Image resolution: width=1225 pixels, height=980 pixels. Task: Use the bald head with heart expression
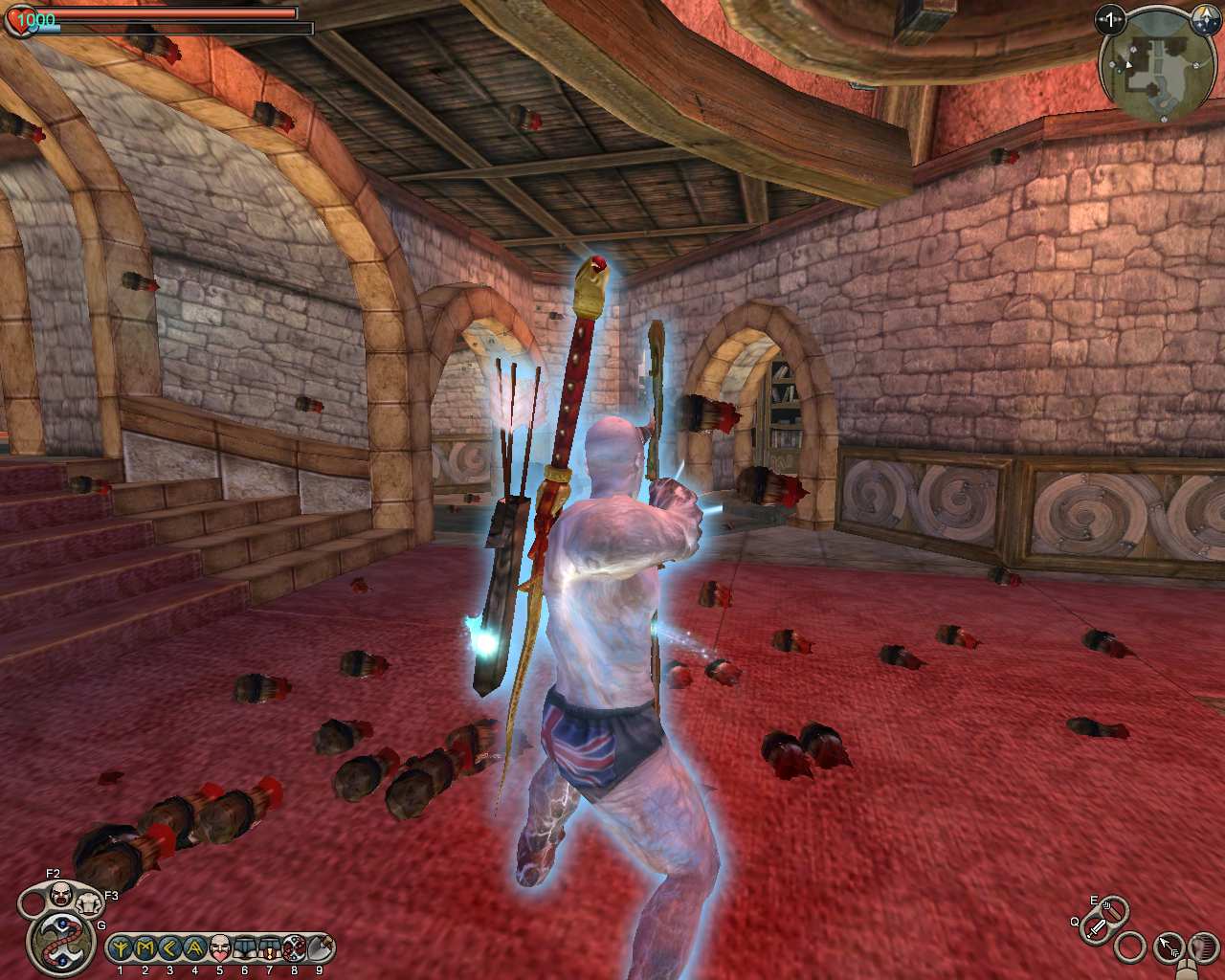point(220,948)
